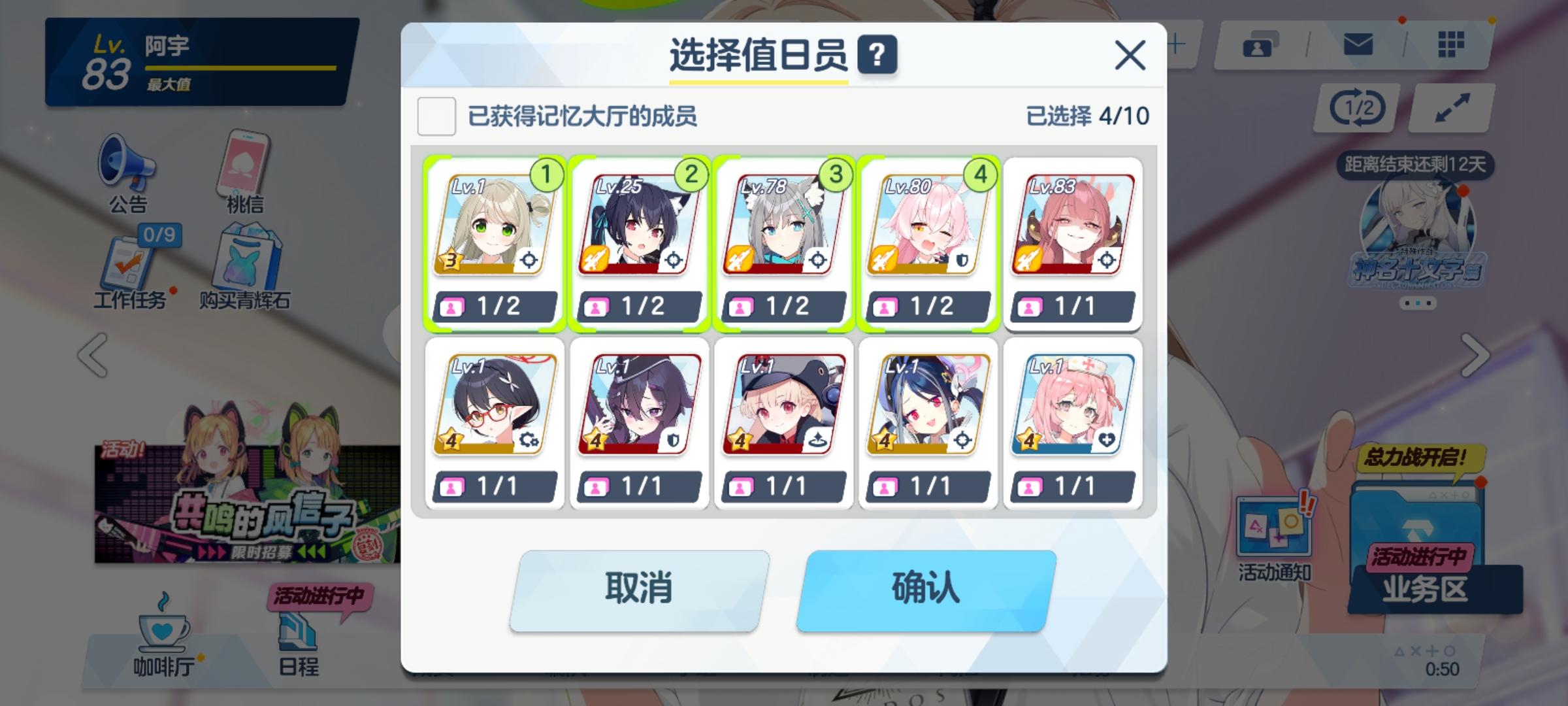Screen dimensions: 1568x706
Task: Click the right navigation chevron arrow
Action: click(1477, 356)
